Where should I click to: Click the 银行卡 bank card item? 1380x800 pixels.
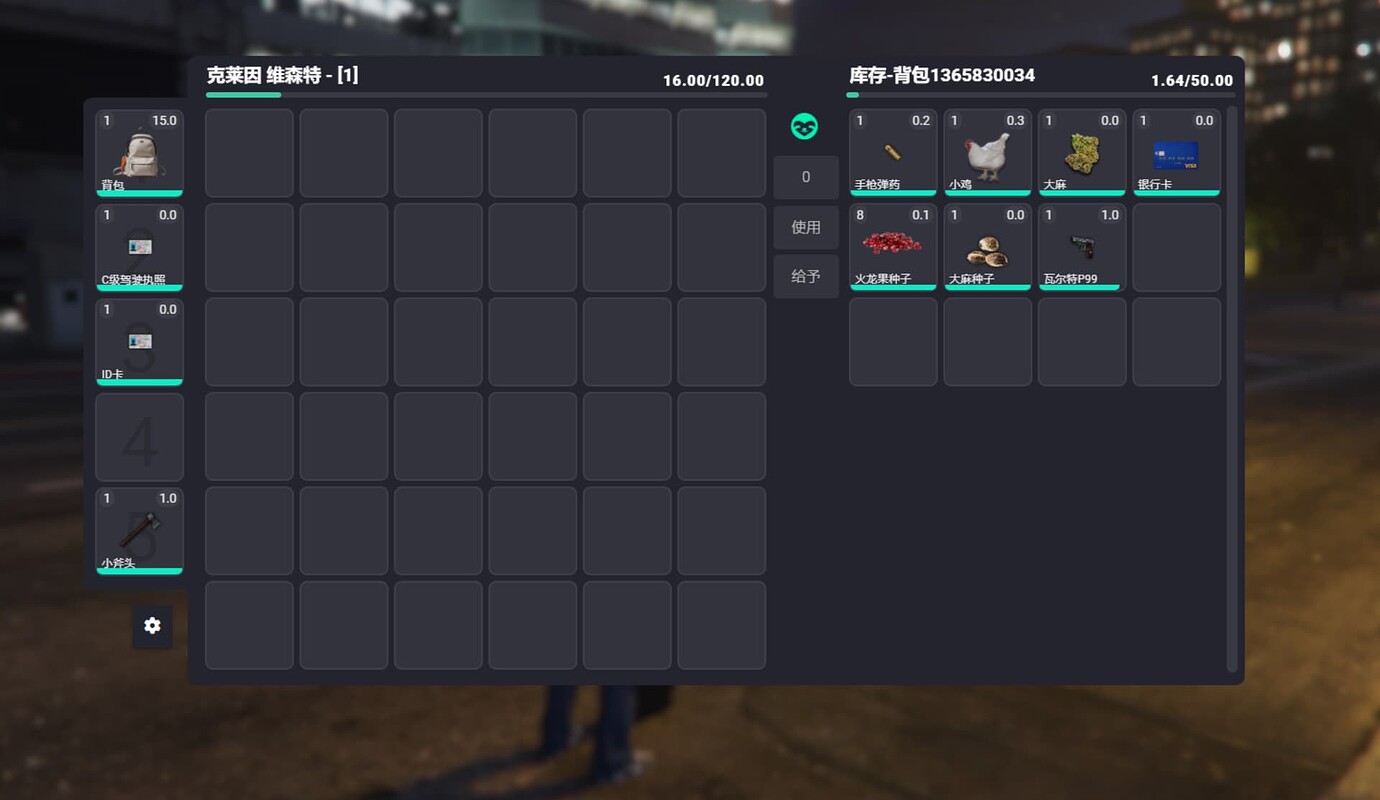coord(1176,152)
